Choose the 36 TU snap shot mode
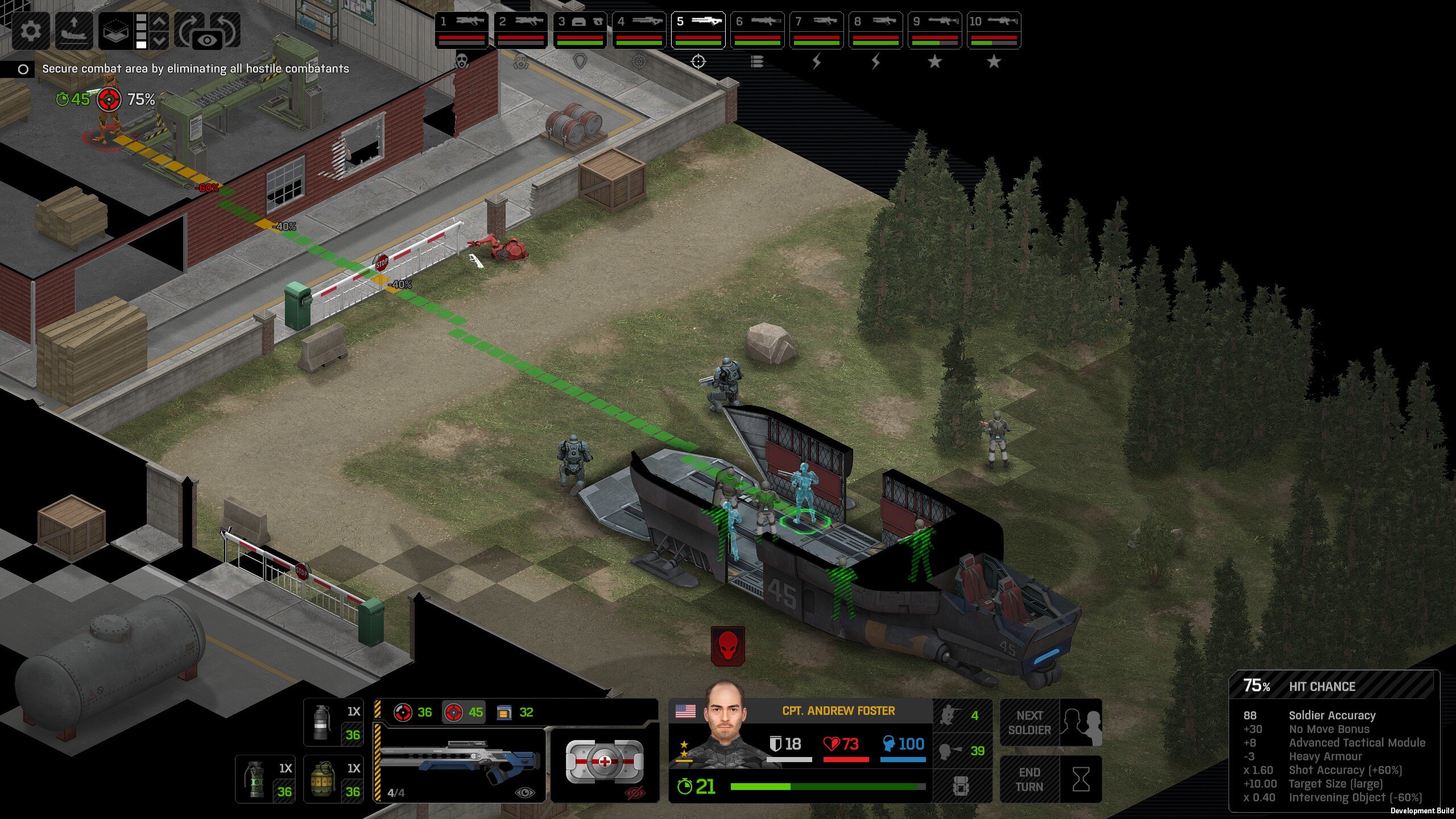The height and width of the screenshot is (819, 1456). coord(413,712)
